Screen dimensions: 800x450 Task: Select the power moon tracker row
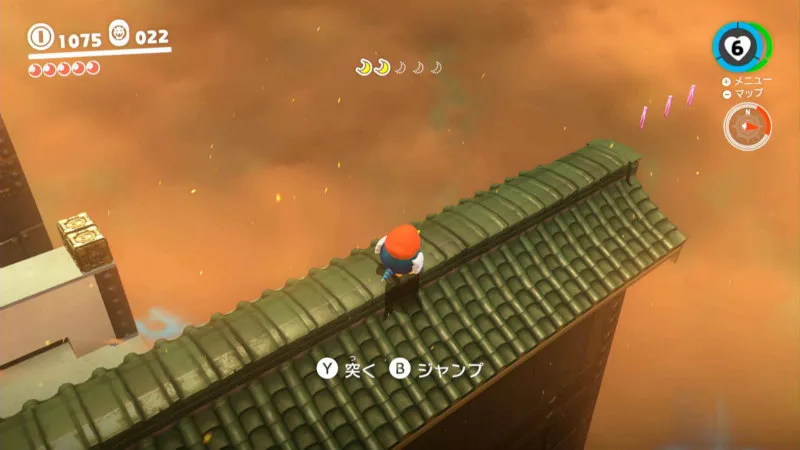point(399,67)
